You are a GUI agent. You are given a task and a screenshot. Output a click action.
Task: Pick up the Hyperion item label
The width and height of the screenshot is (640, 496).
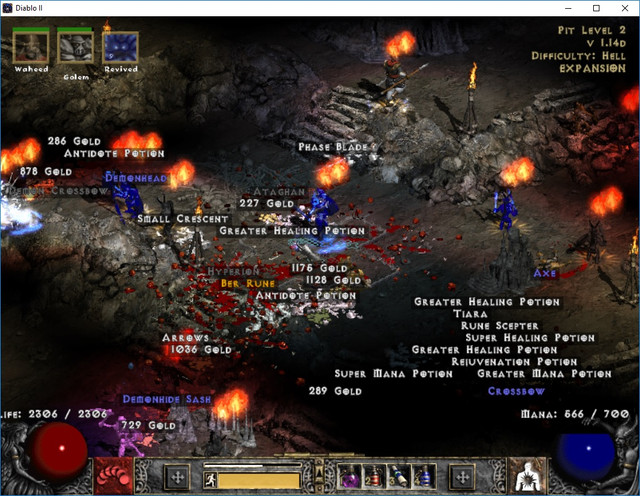tap(232, 271)
